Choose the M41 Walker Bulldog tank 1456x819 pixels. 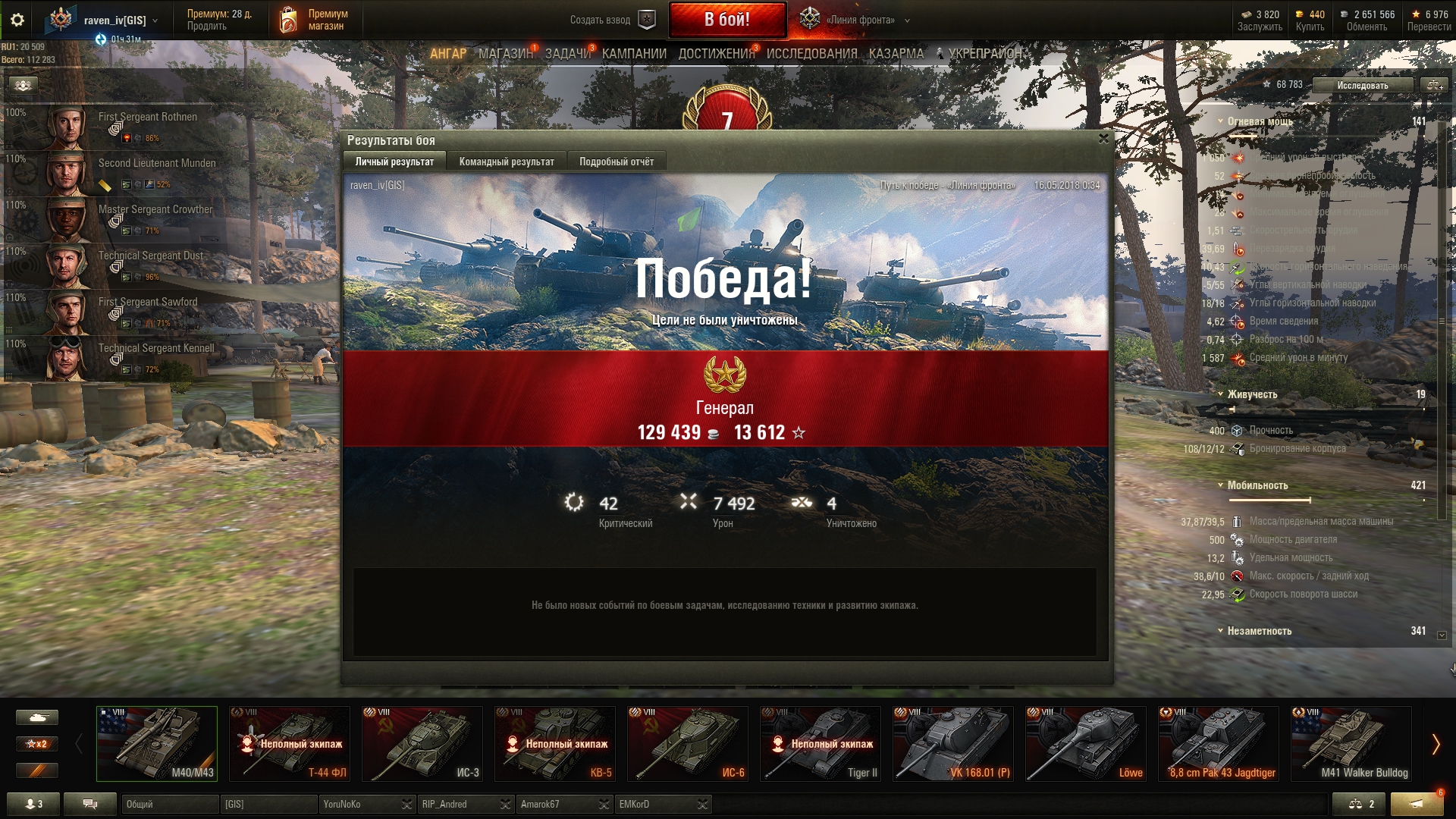coord(1351,744)
